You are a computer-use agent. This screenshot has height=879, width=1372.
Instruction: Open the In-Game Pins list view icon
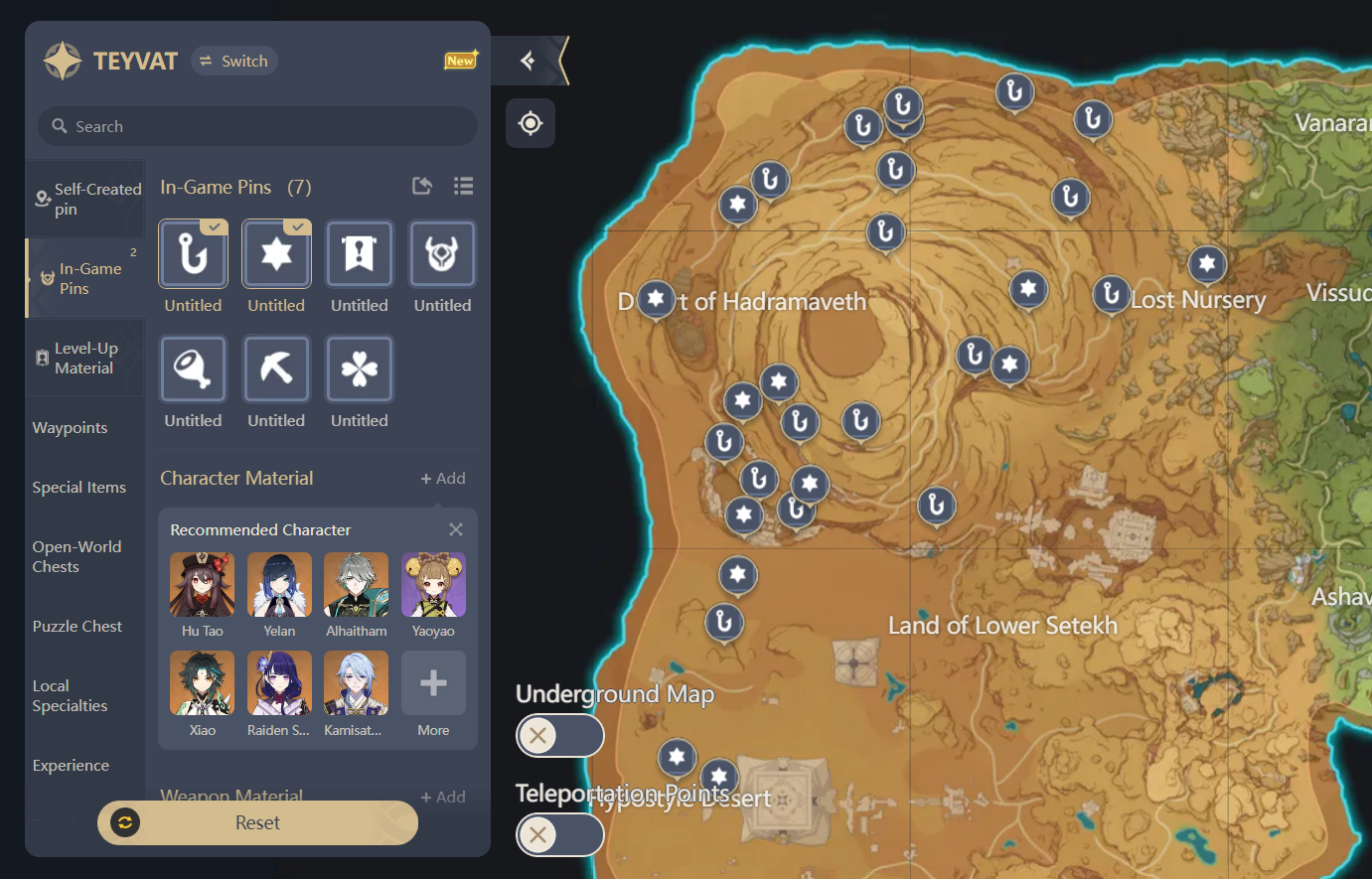[x=463, y=186]
